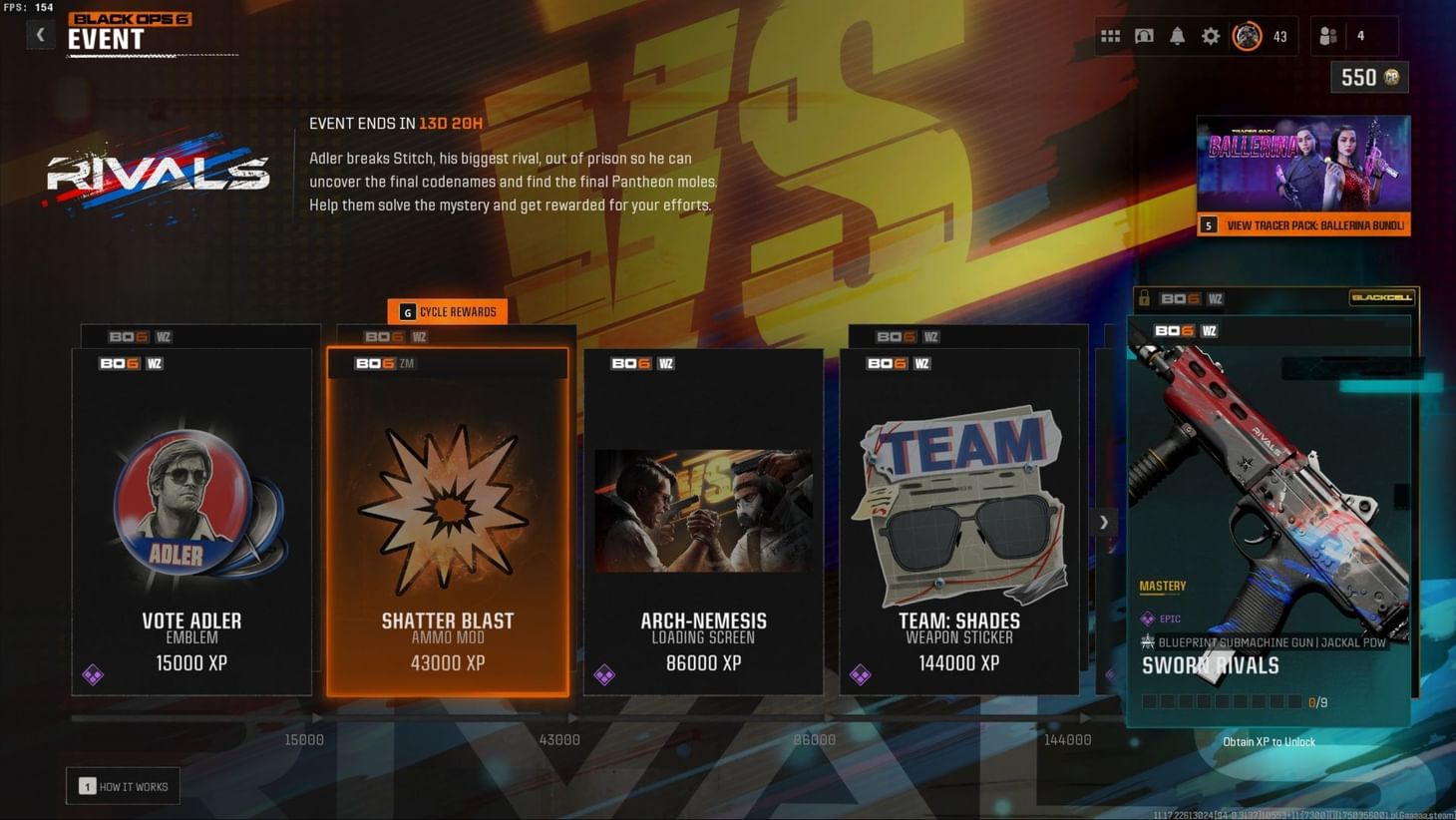
Task: View Tracer Pack: Ballerina Bundle
Action: [x=1301, y=225]
